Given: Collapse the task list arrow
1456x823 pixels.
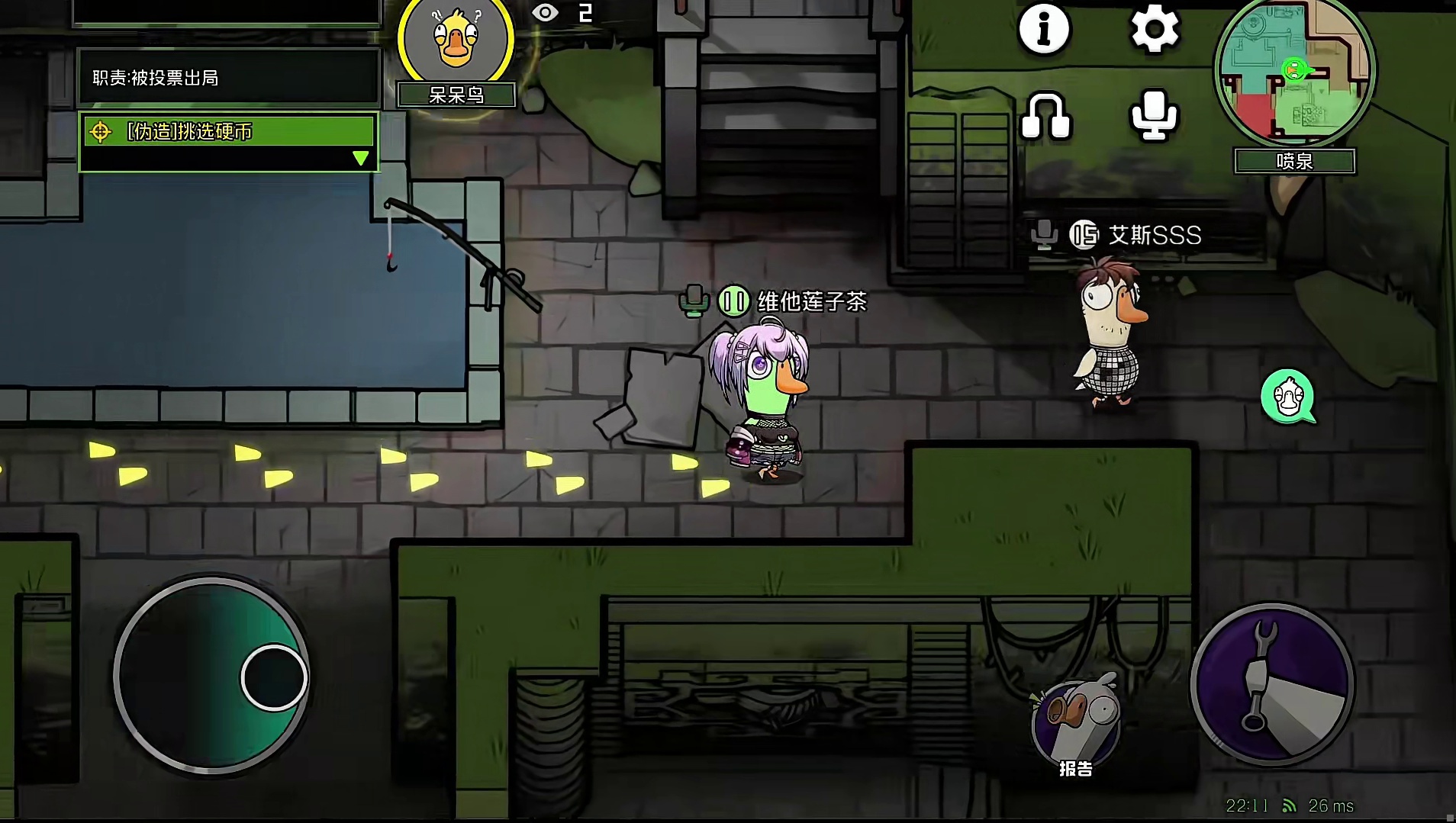Looking at the screenshot, I should pyautogui.click(x=361, y=158).
